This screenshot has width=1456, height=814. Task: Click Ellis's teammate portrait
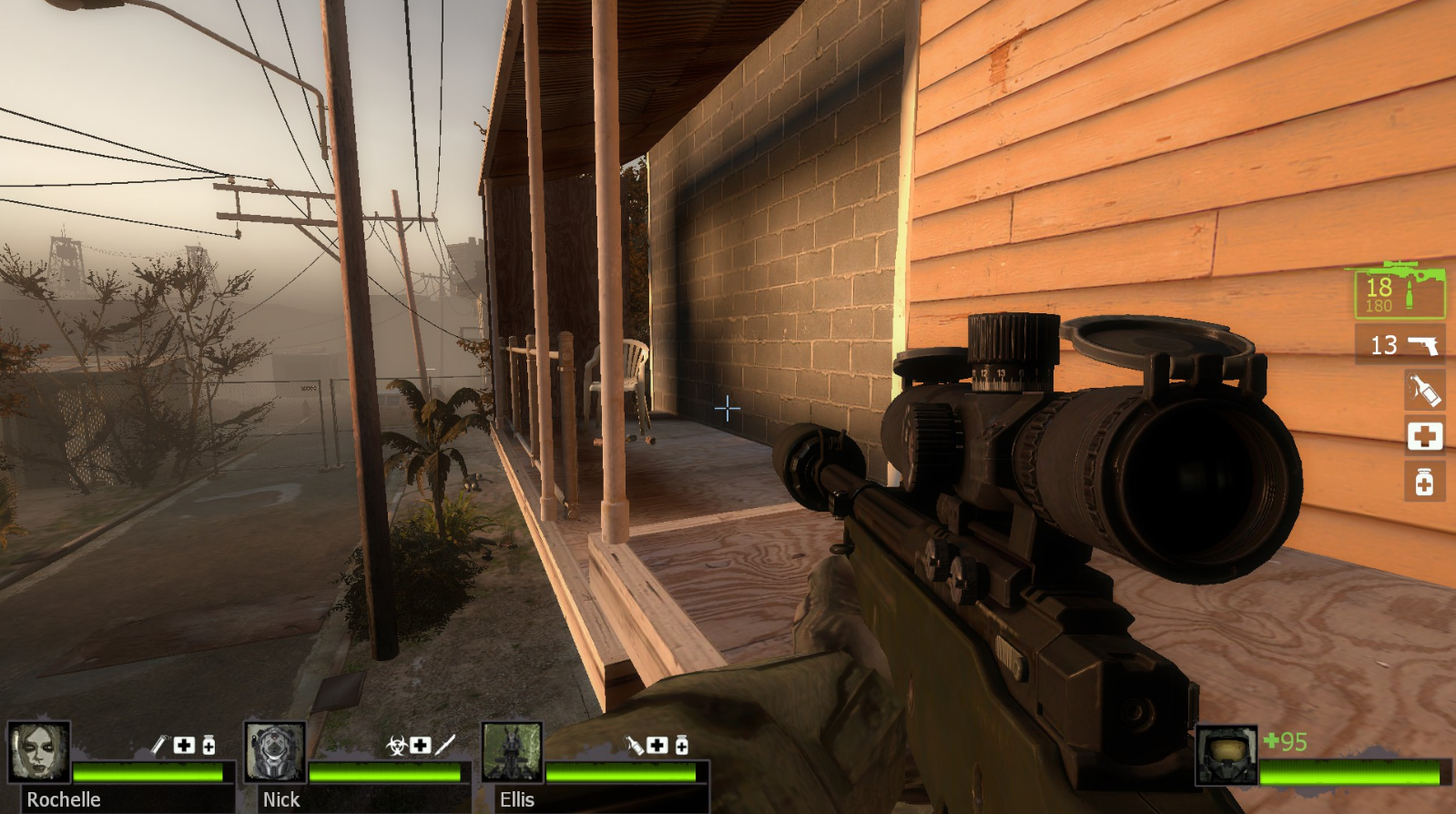pyautogui.click(x=512, y=752)
